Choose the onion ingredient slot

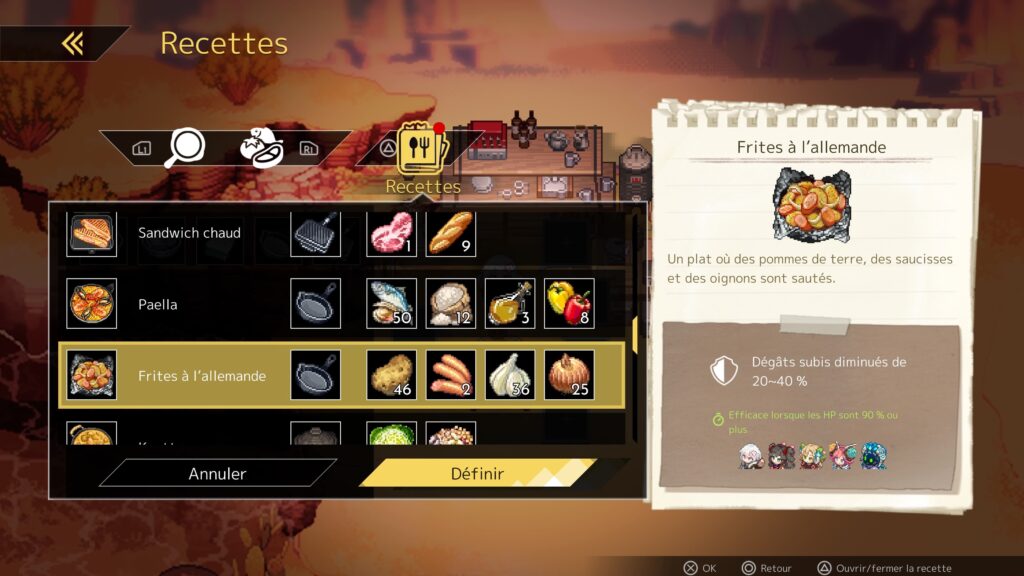569,375
